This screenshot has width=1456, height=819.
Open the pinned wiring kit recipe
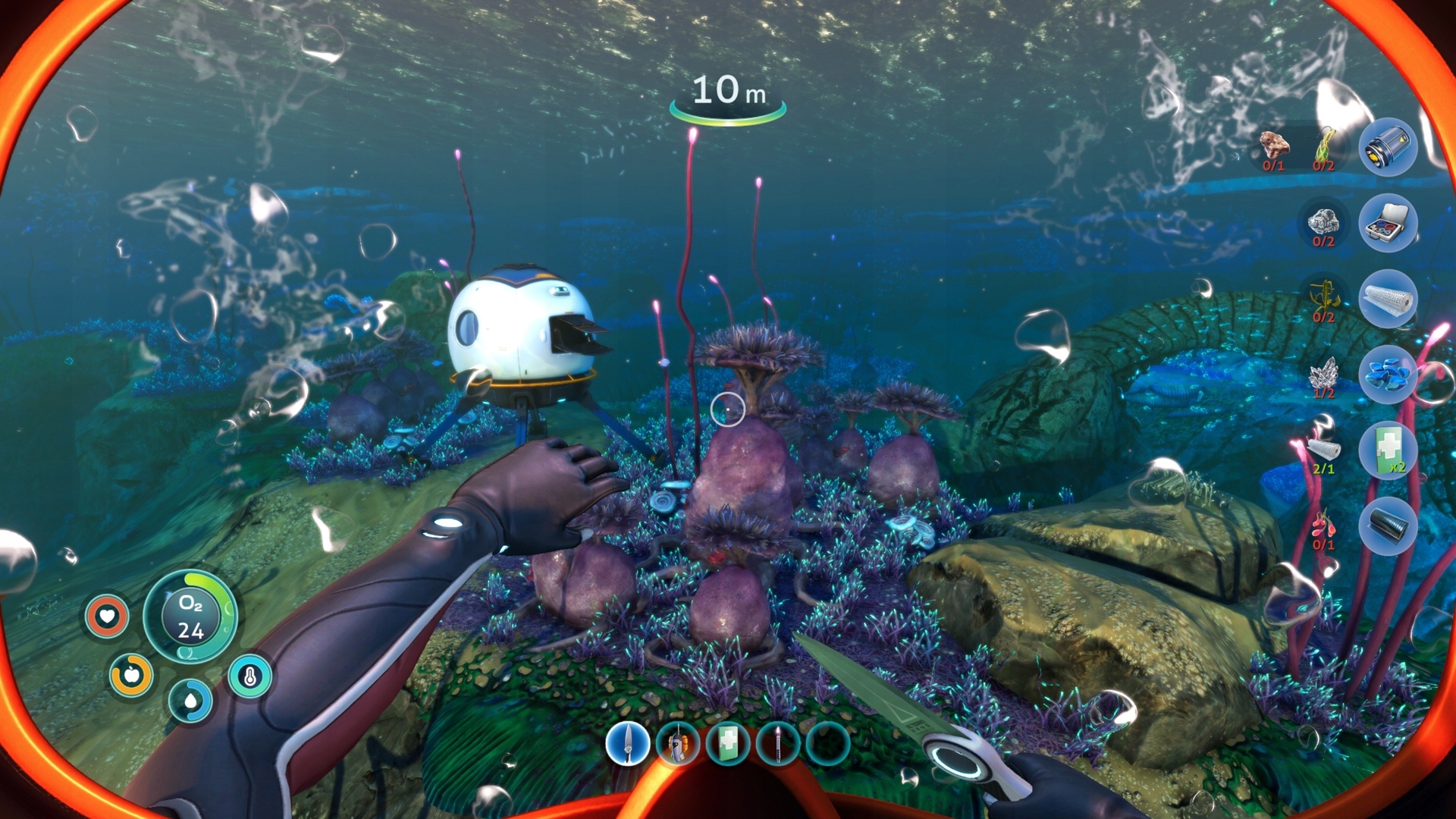tap(1388, 223)
